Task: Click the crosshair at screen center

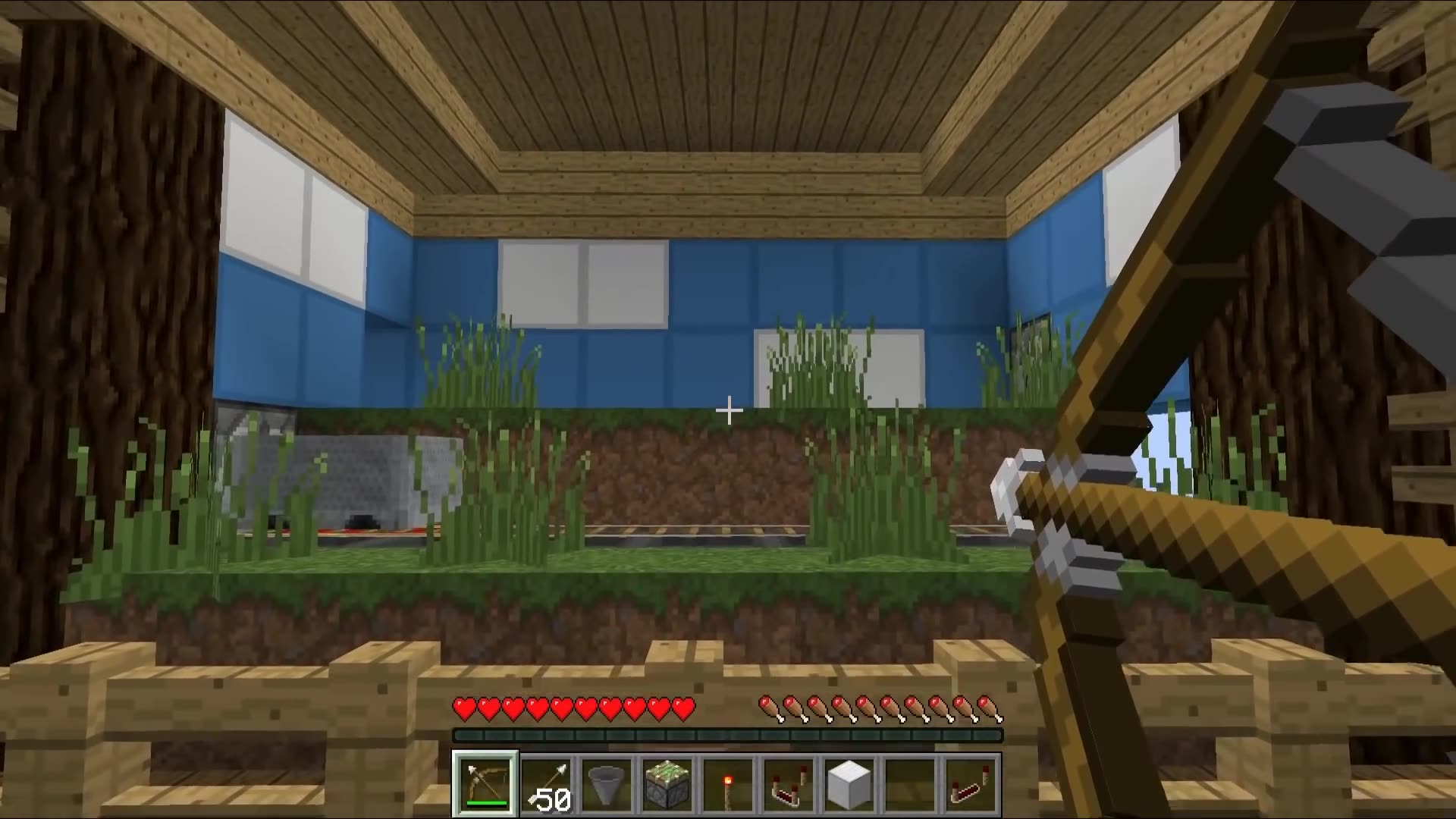Action: [729, 410]
